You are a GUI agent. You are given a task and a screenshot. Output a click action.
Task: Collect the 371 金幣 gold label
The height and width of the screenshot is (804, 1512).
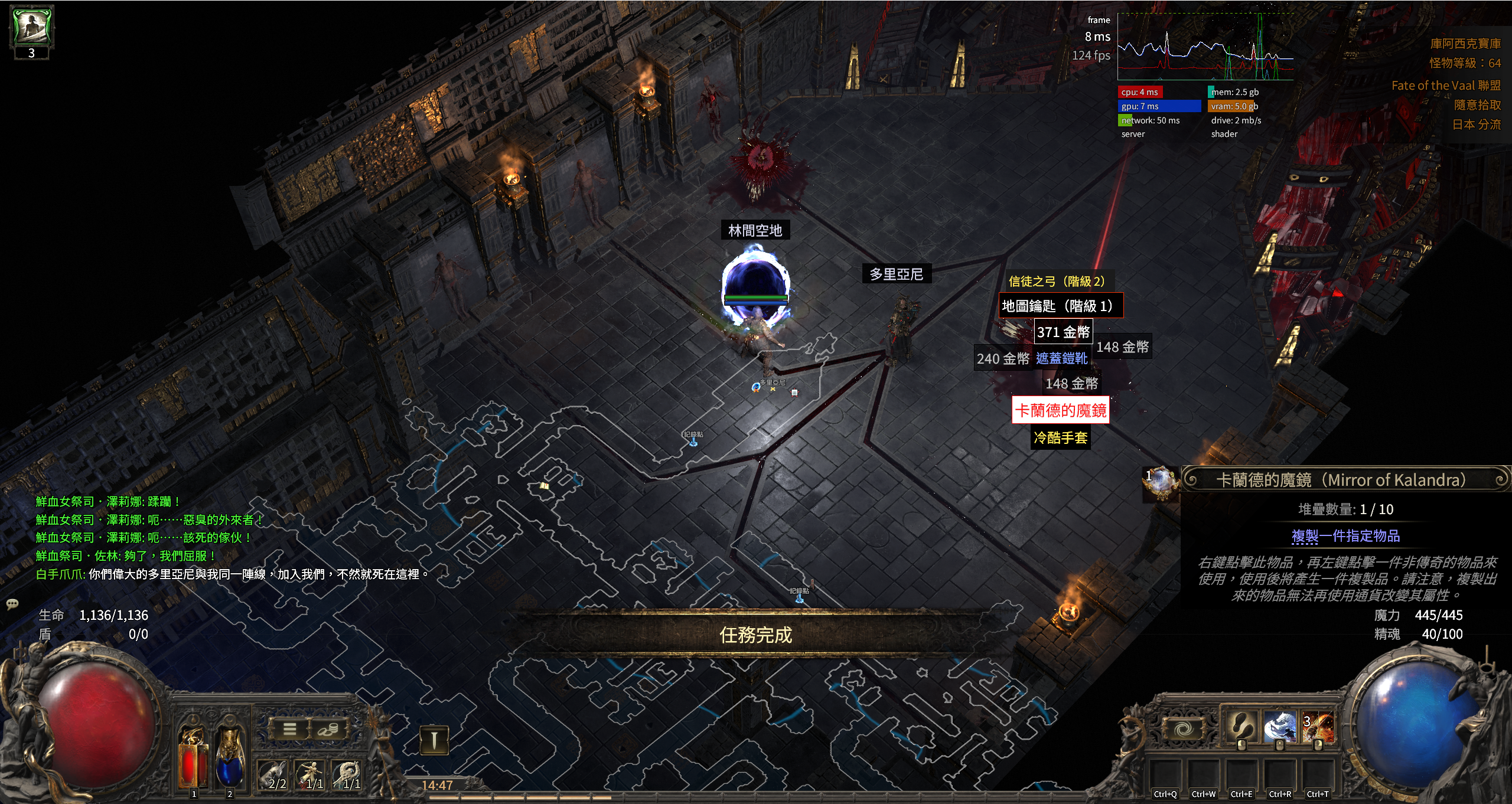1063,332
